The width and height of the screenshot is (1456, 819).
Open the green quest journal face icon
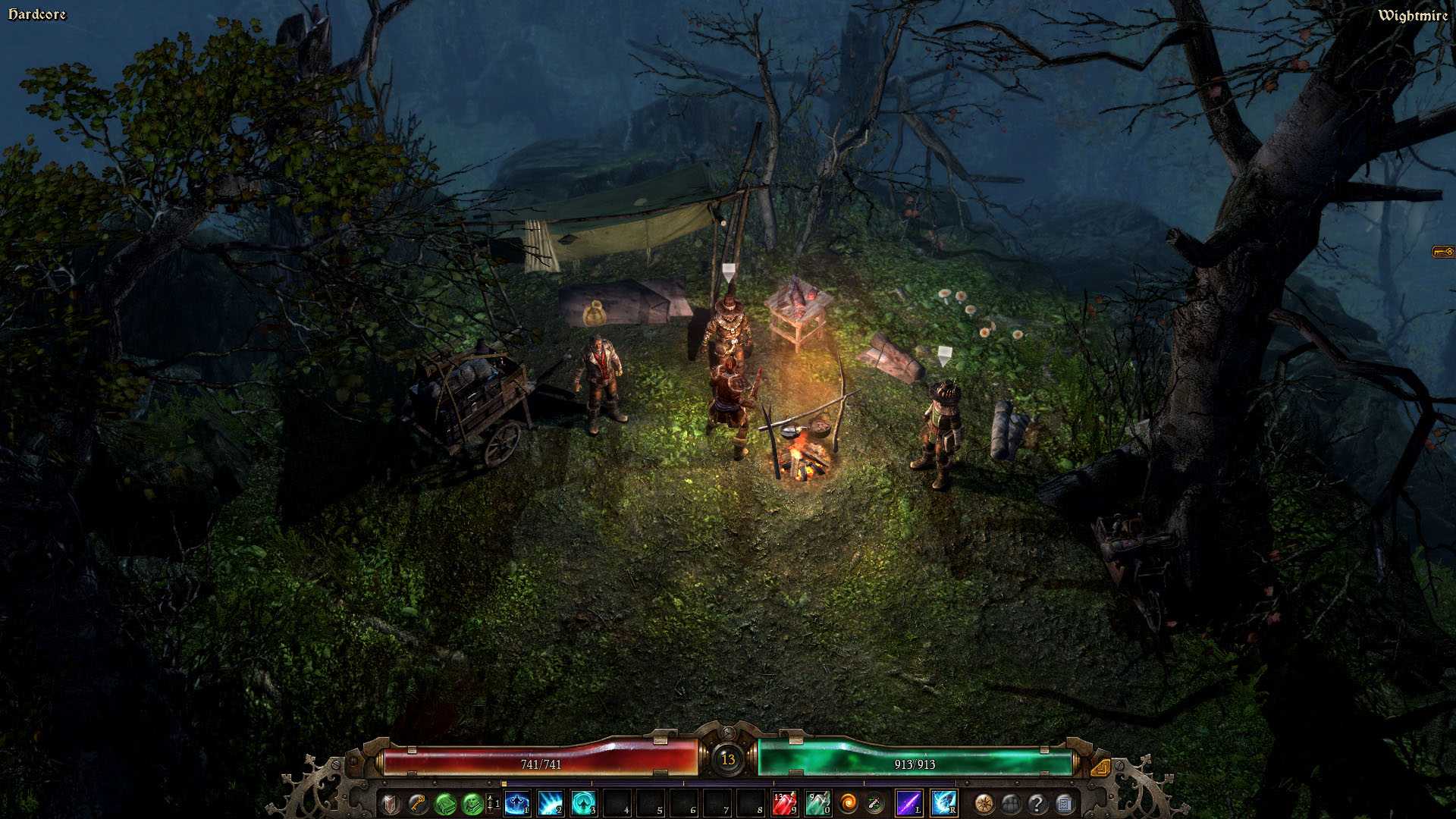[x=472, y=803]
